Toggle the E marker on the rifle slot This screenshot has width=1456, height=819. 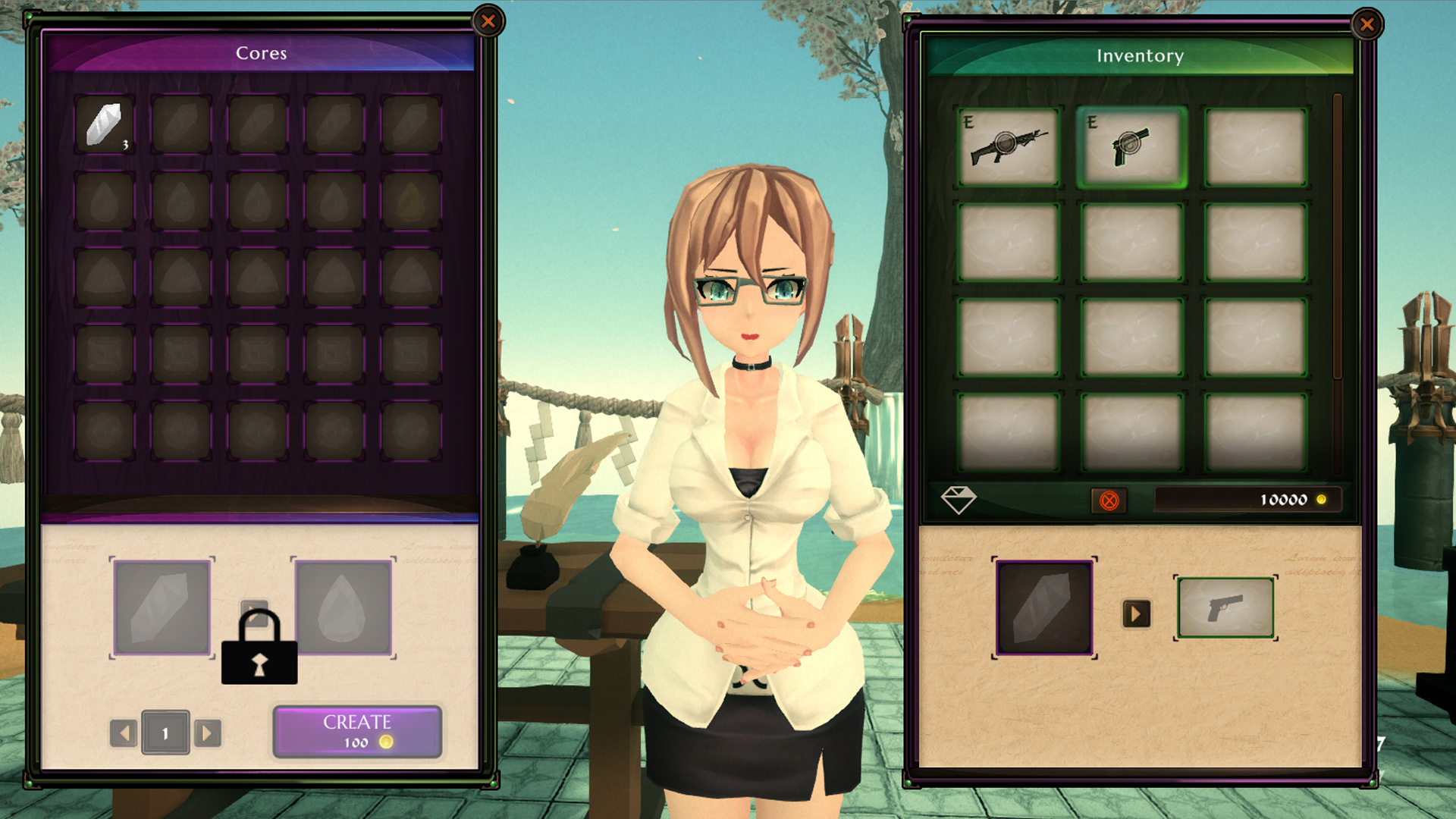click(x=968, y=120)
